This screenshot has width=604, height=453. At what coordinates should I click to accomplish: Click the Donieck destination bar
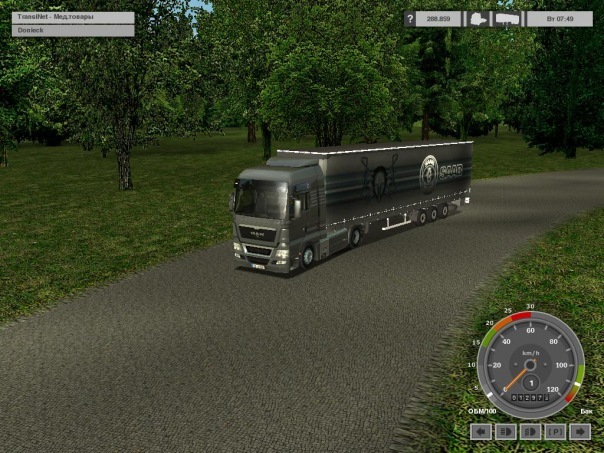[73, 31]
